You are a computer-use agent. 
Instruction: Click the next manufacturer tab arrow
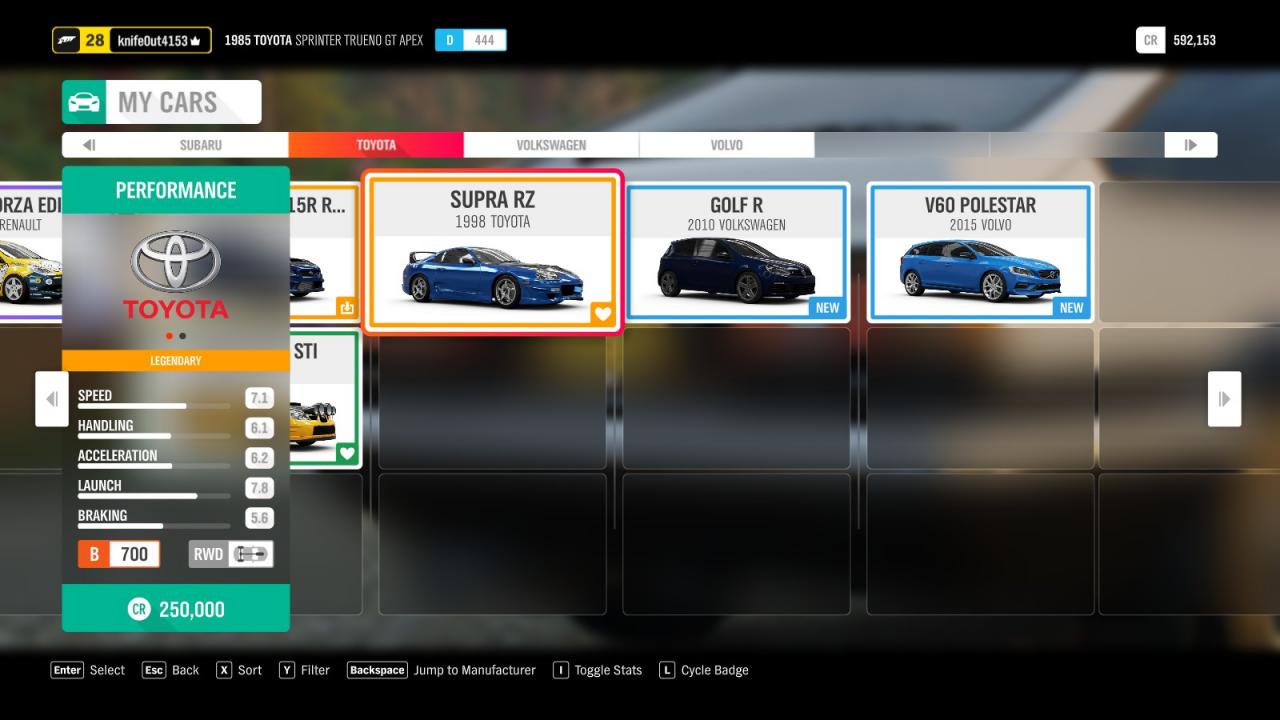[x=1190, y=145]
